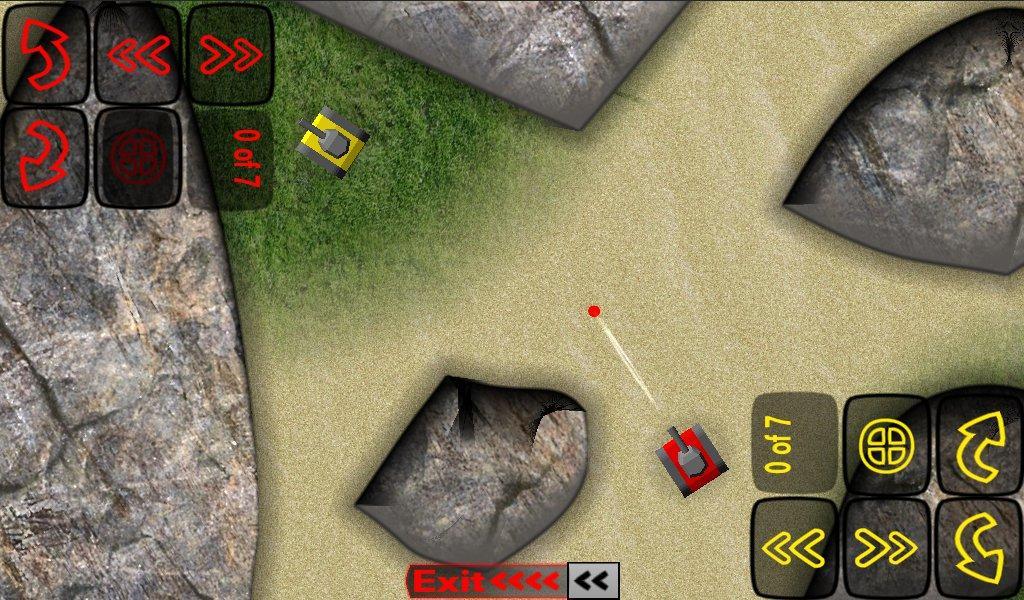Tap the yellow double left chevron button

point(794,548)
